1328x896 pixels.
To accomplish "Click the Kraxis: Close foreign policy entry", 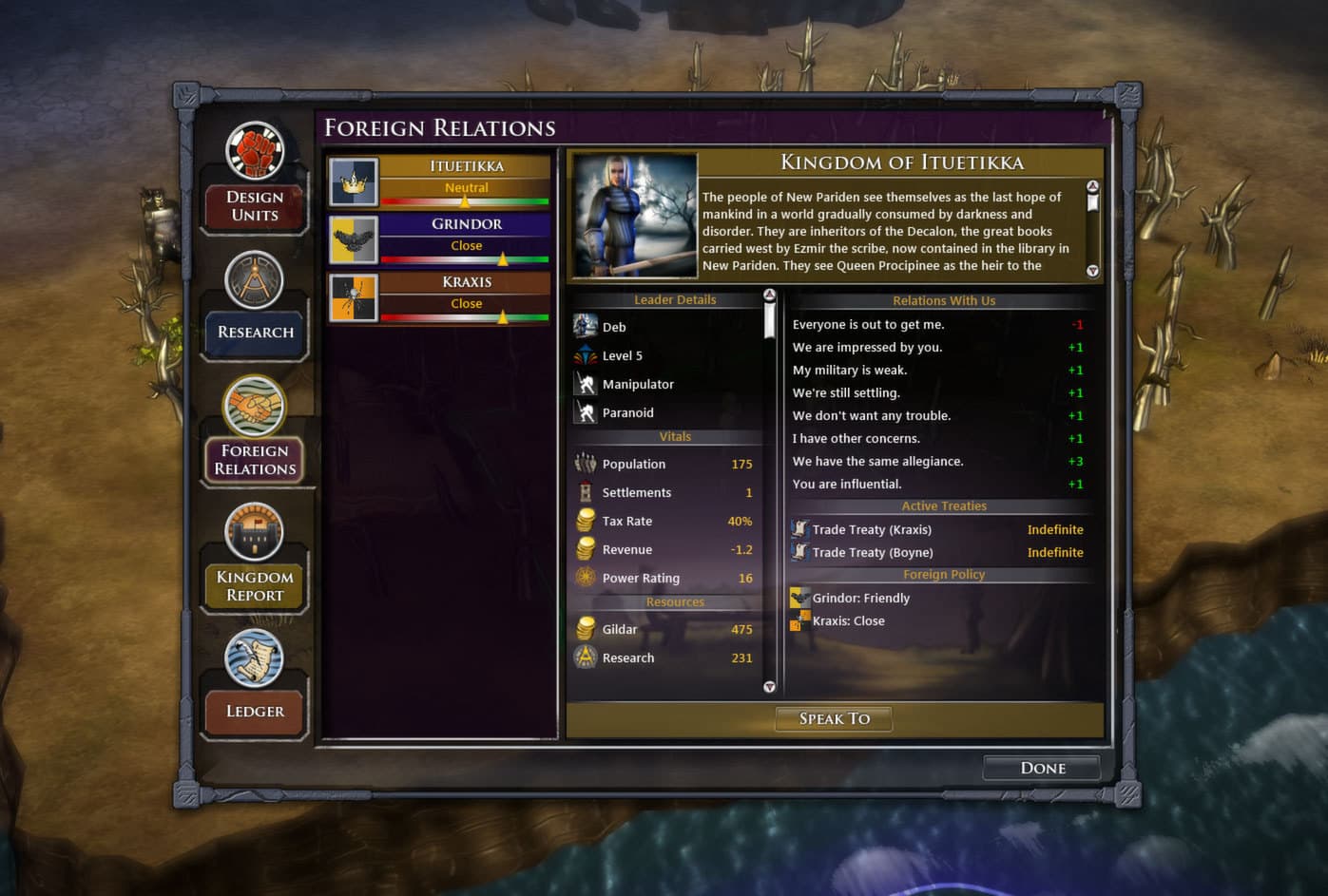I will click(x=848, y=620).
